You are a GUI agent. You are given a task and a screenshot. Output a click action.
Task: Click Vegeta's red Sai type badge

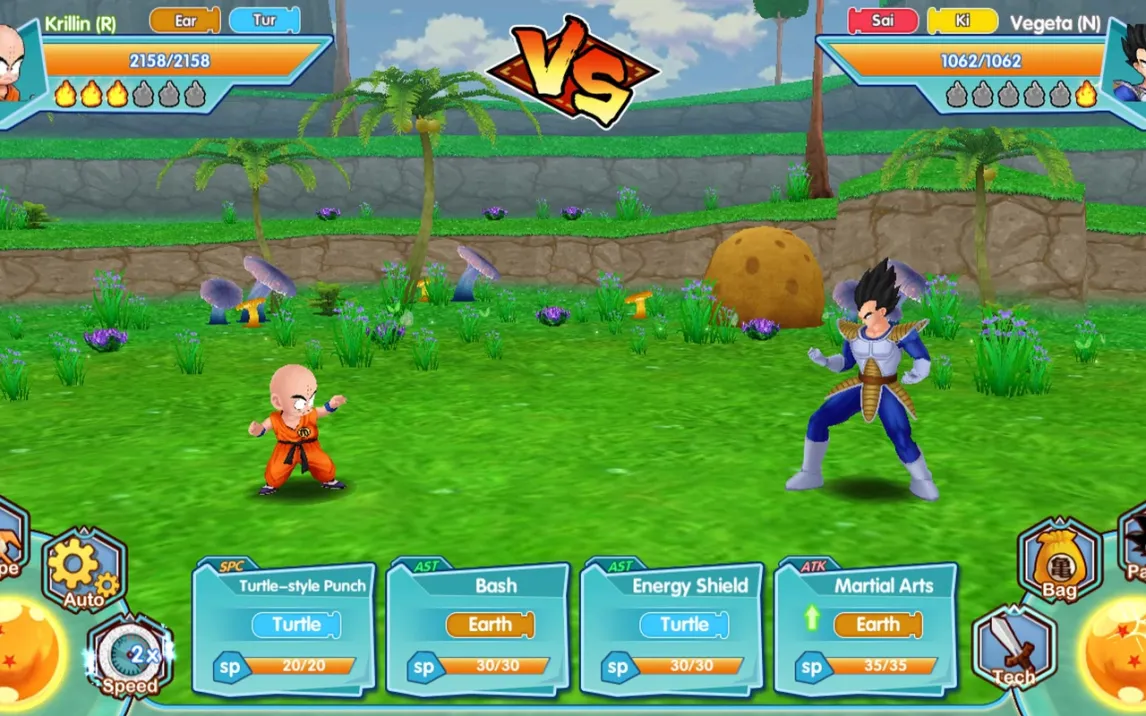pyautogui.click(x=883, y=21)
